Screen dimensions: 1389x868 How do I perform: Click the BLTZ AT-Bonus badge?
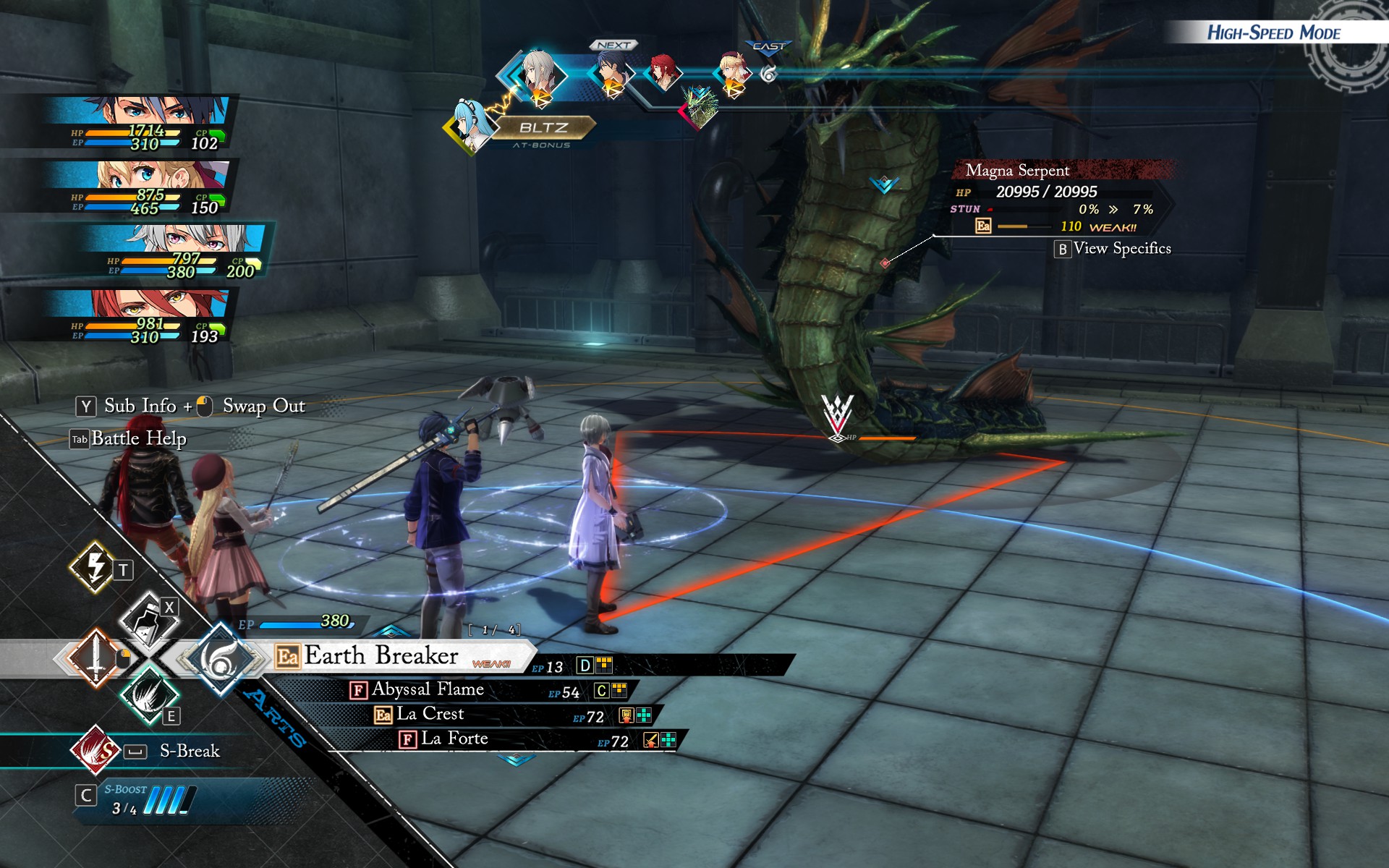[x=544, y=128]
